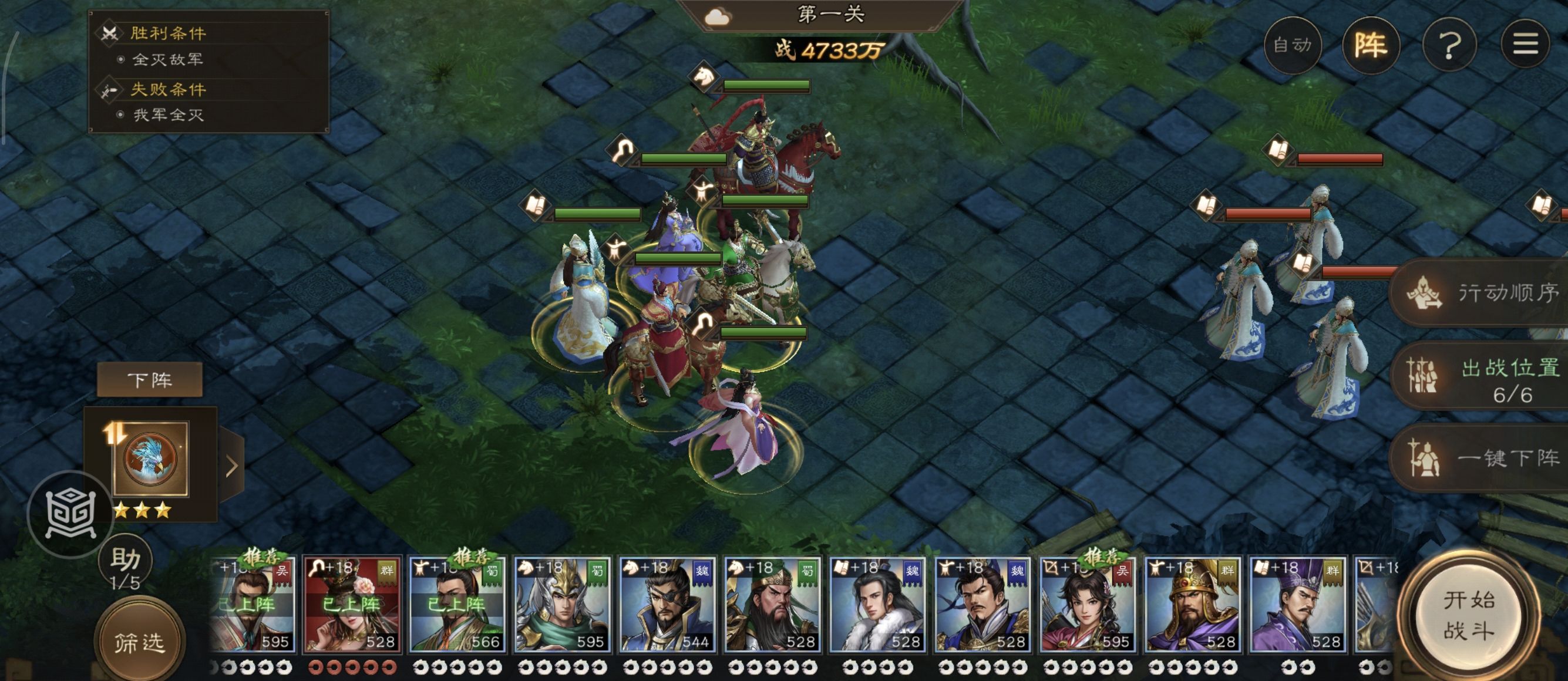Expand the spirit beast panel arrow
This screenshot has width=1568, height=681.
click(x=232, y=466)
